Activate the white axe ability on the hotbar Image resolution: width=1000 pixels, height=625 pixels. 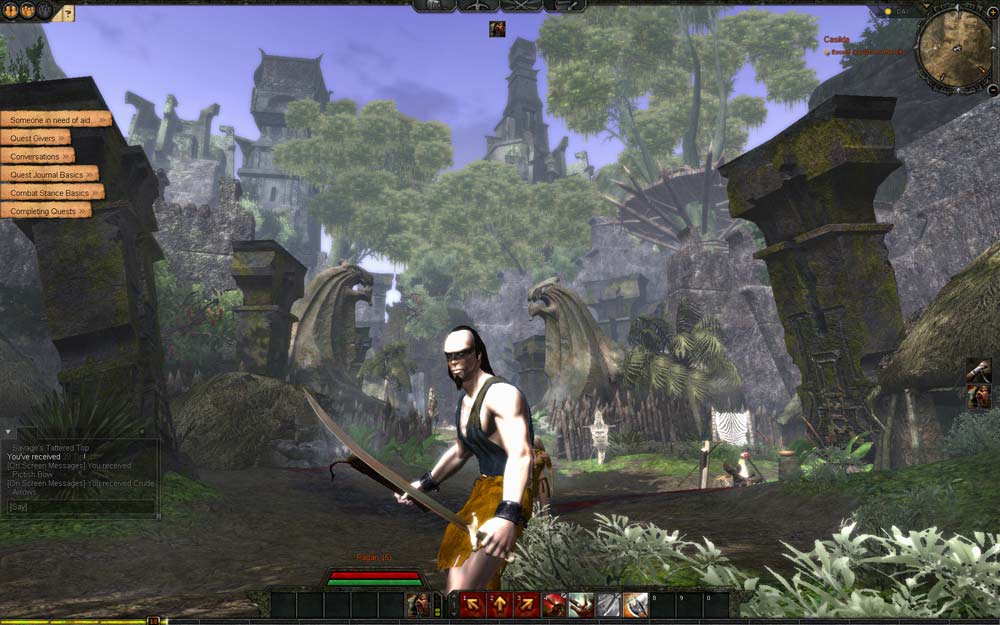tap(634, 605)
